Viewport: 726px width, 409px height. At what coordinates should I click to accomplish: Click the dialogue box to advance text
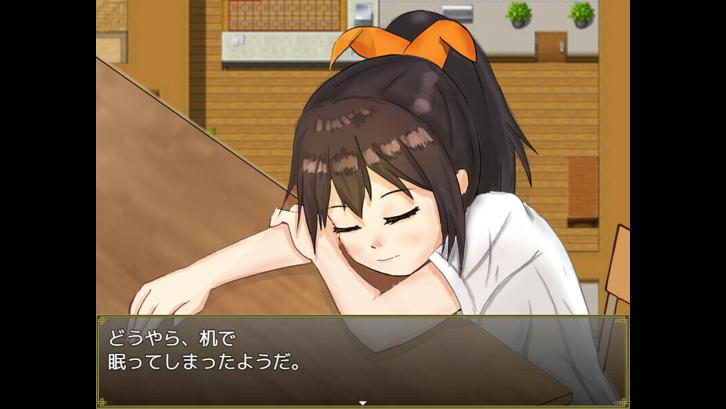coord(362,356)
